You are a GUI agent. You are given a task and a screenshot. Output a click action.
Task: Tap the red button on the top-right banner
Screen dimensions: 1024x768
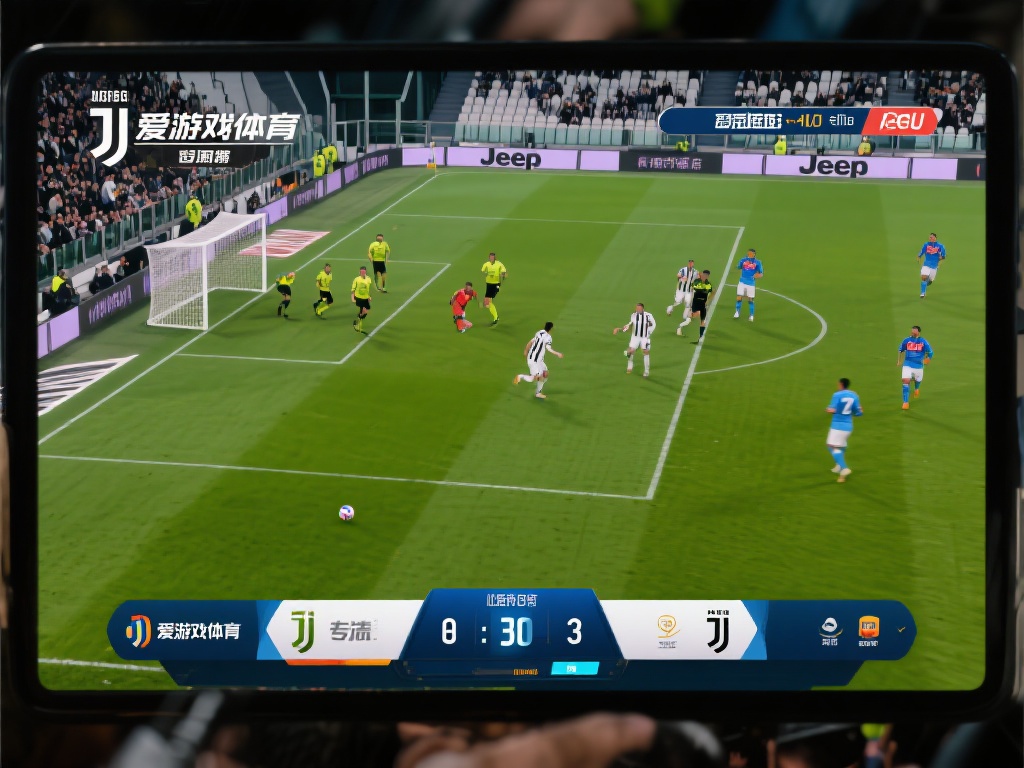click(x=900, y=121)
